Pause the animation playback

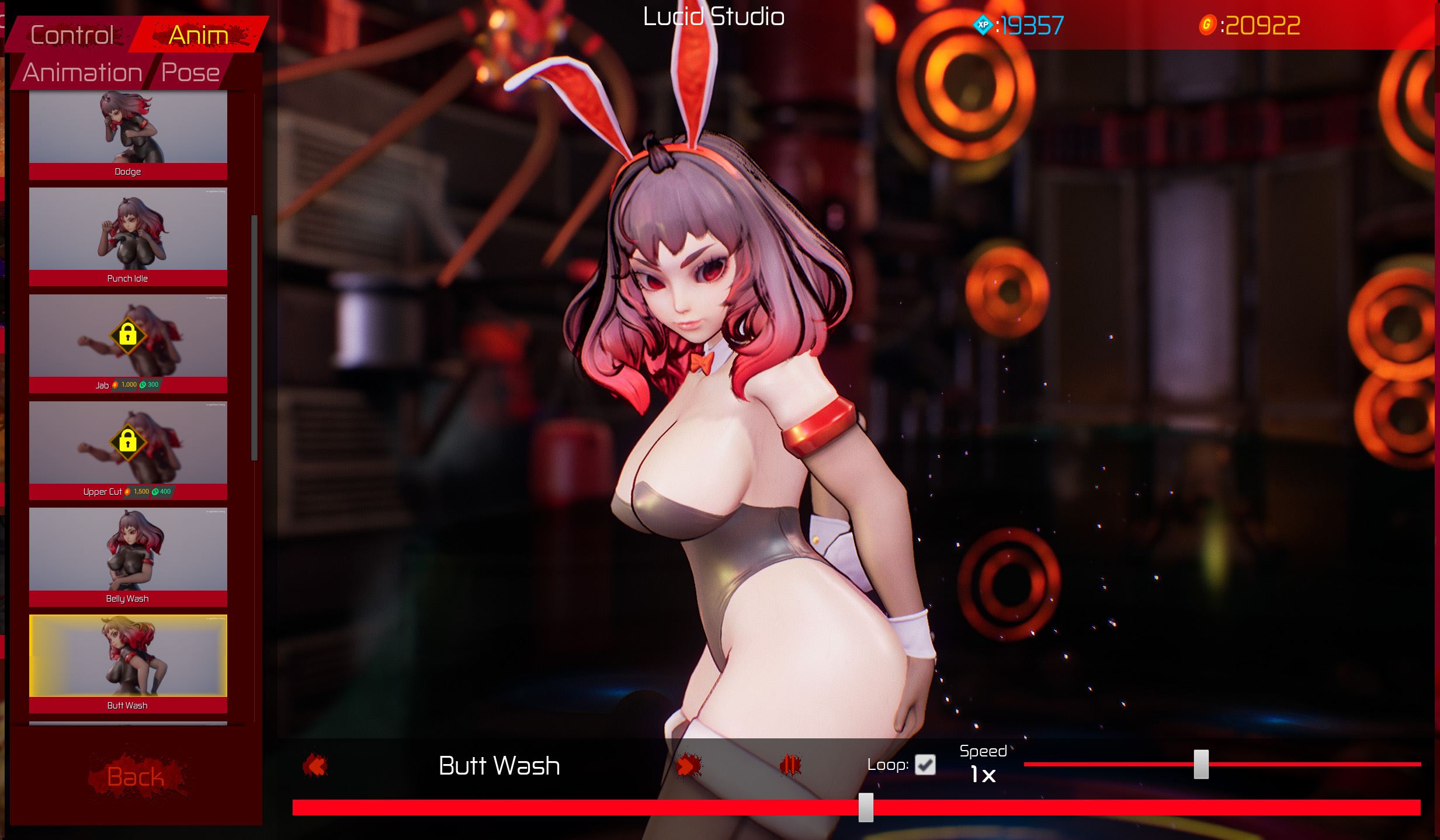[790, 765]
